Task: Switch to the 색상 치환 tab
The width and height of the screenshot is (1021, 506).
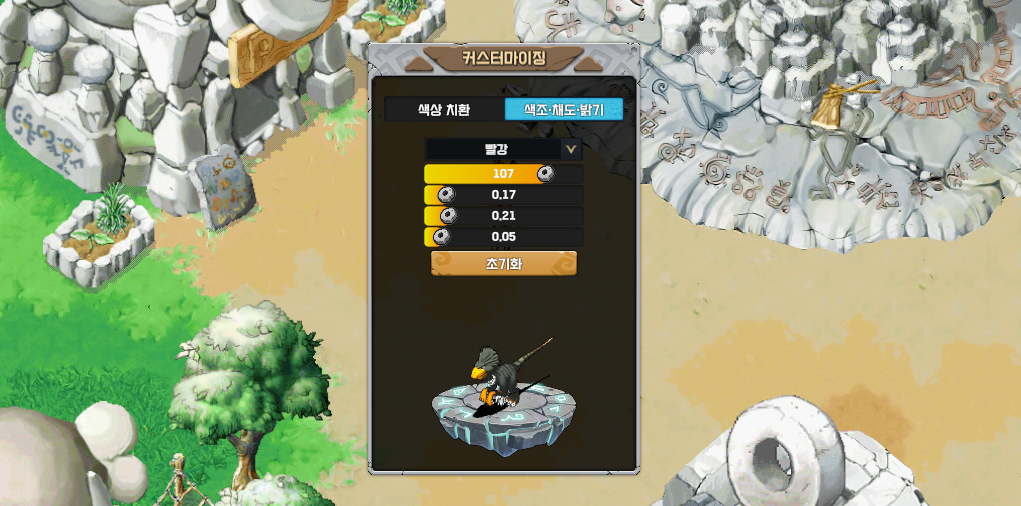Action: pyautogui.click(x=443, y=110)
